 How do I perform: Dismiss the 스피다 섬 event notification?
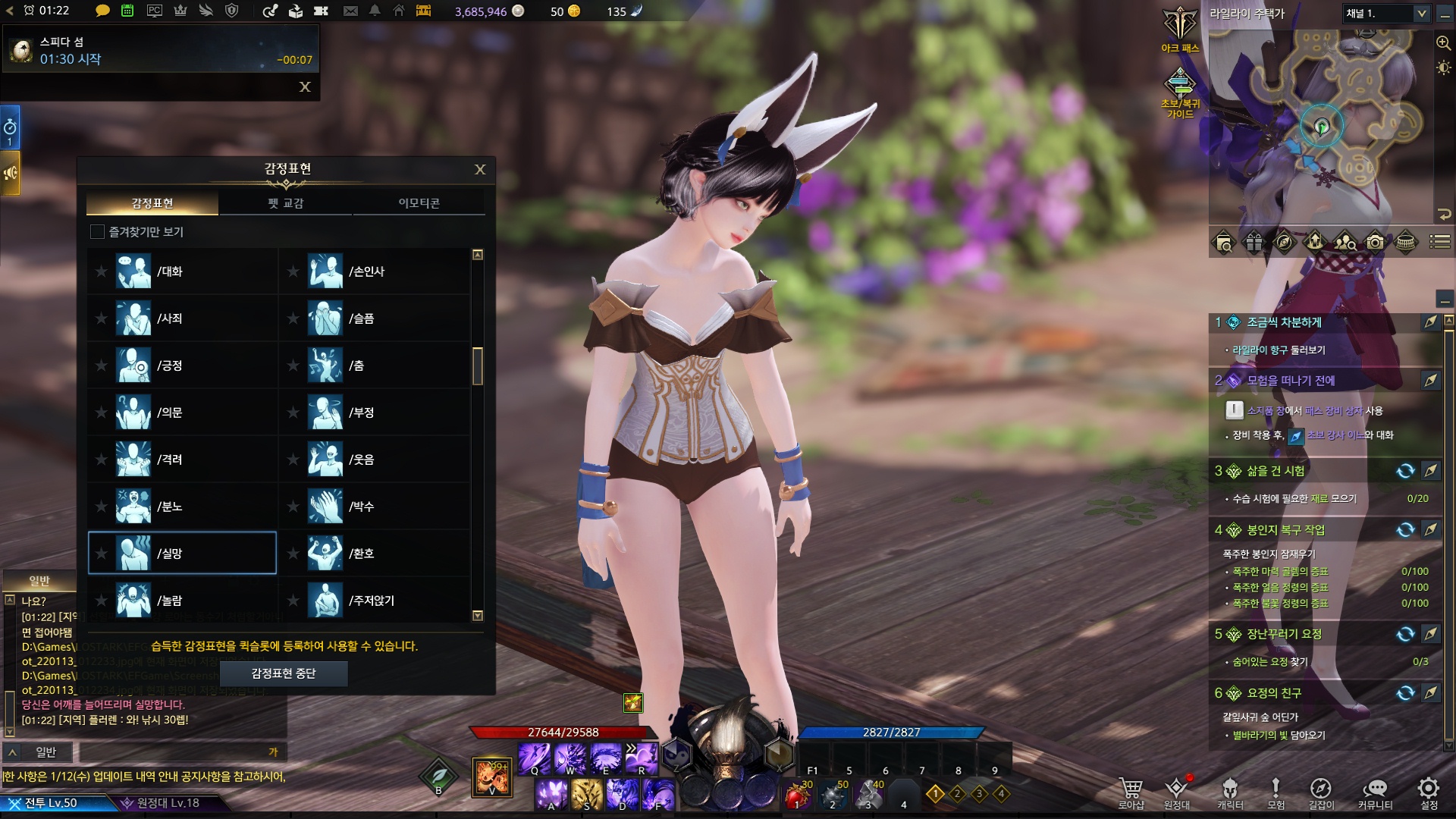click(x=305, y=87)
